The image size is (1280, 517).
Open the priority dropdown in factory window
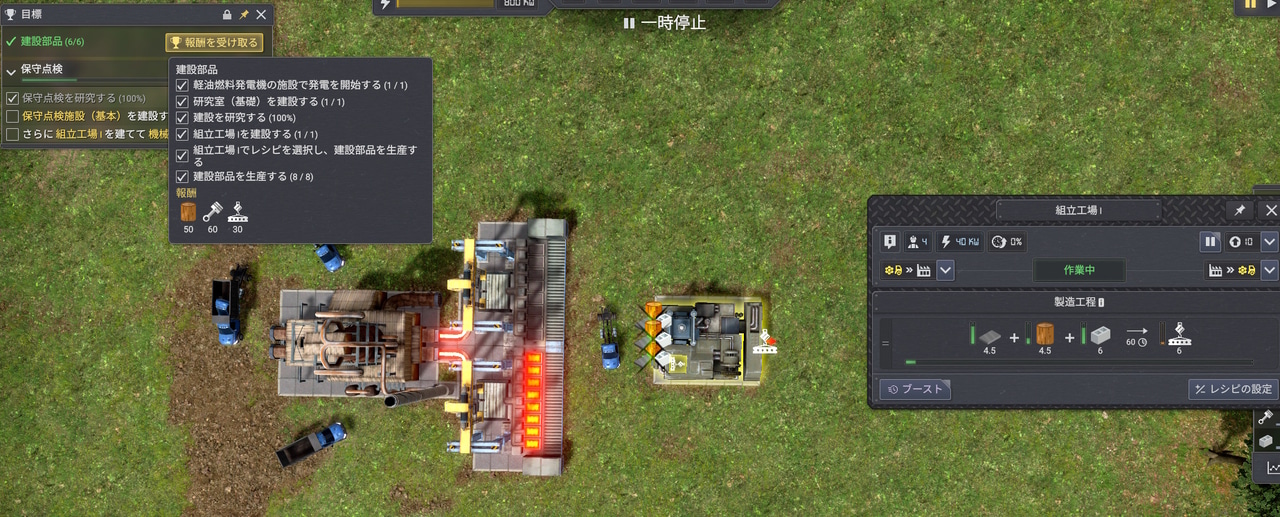[x=1269, y=241]
